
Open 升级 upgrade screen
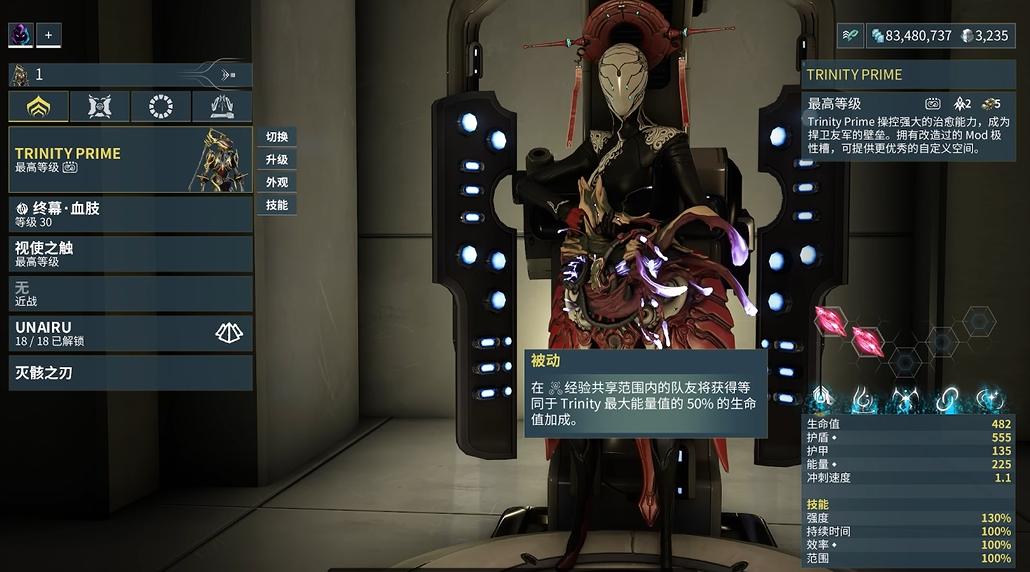tap(277, 160)
